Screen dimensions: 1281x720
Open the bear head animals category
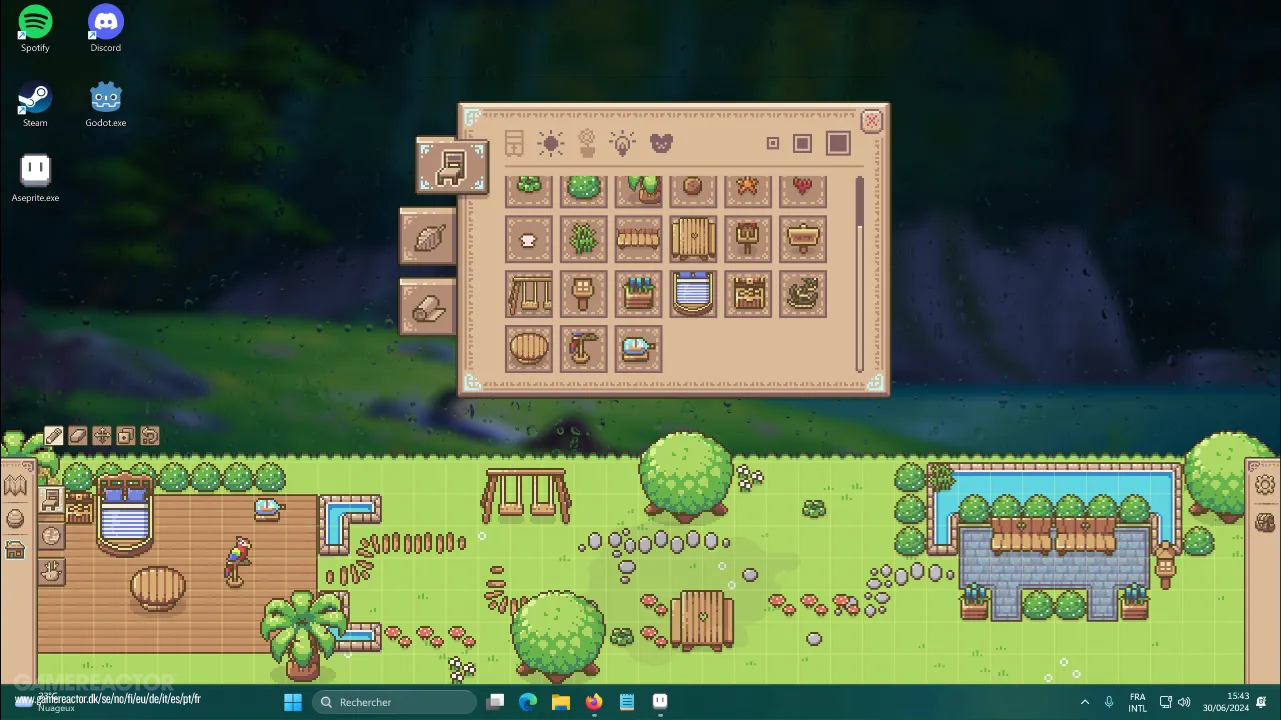pyautogui.click(x=661, y=143)
